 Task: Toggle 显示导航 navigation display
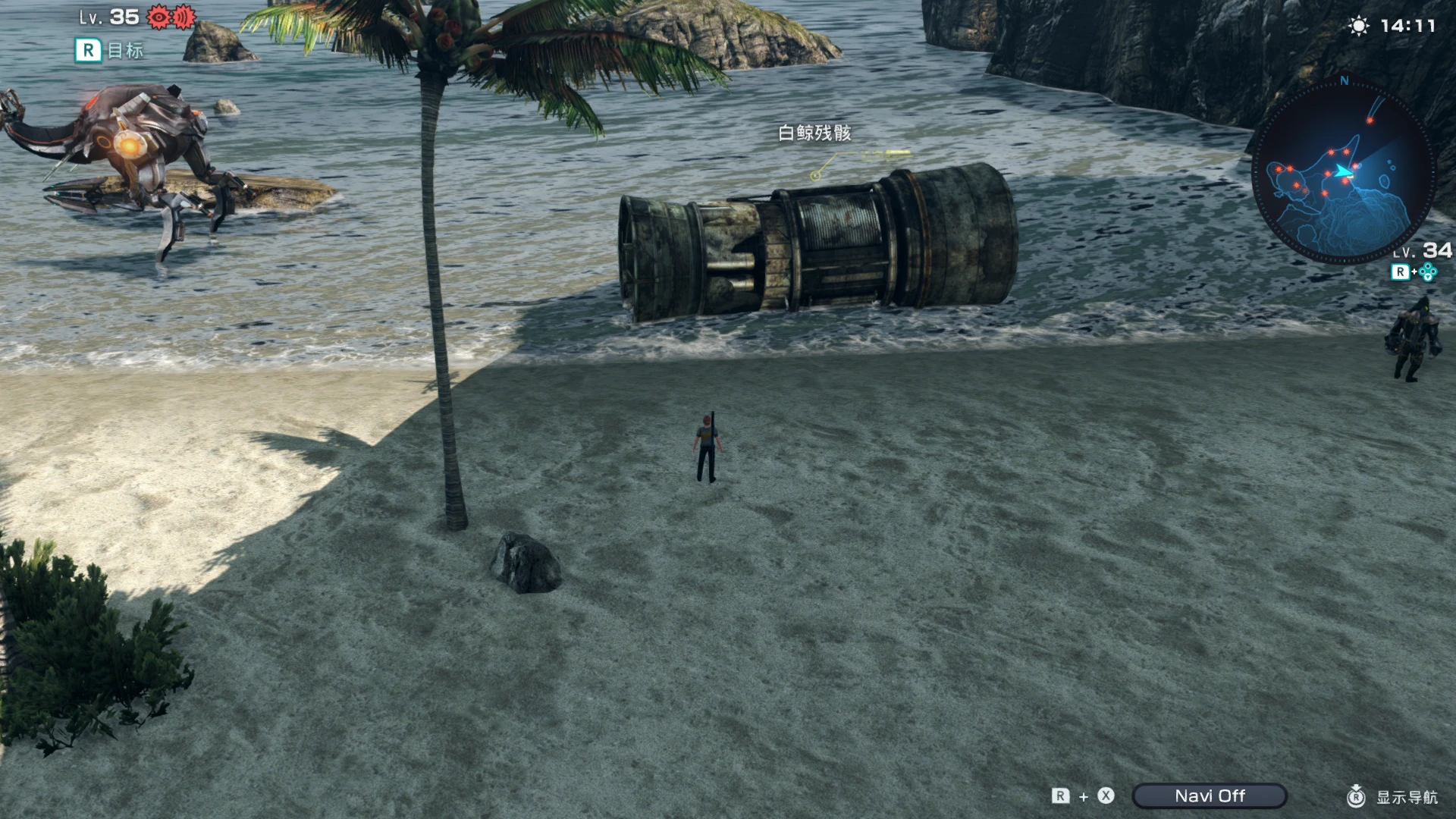pos(1407,797)
